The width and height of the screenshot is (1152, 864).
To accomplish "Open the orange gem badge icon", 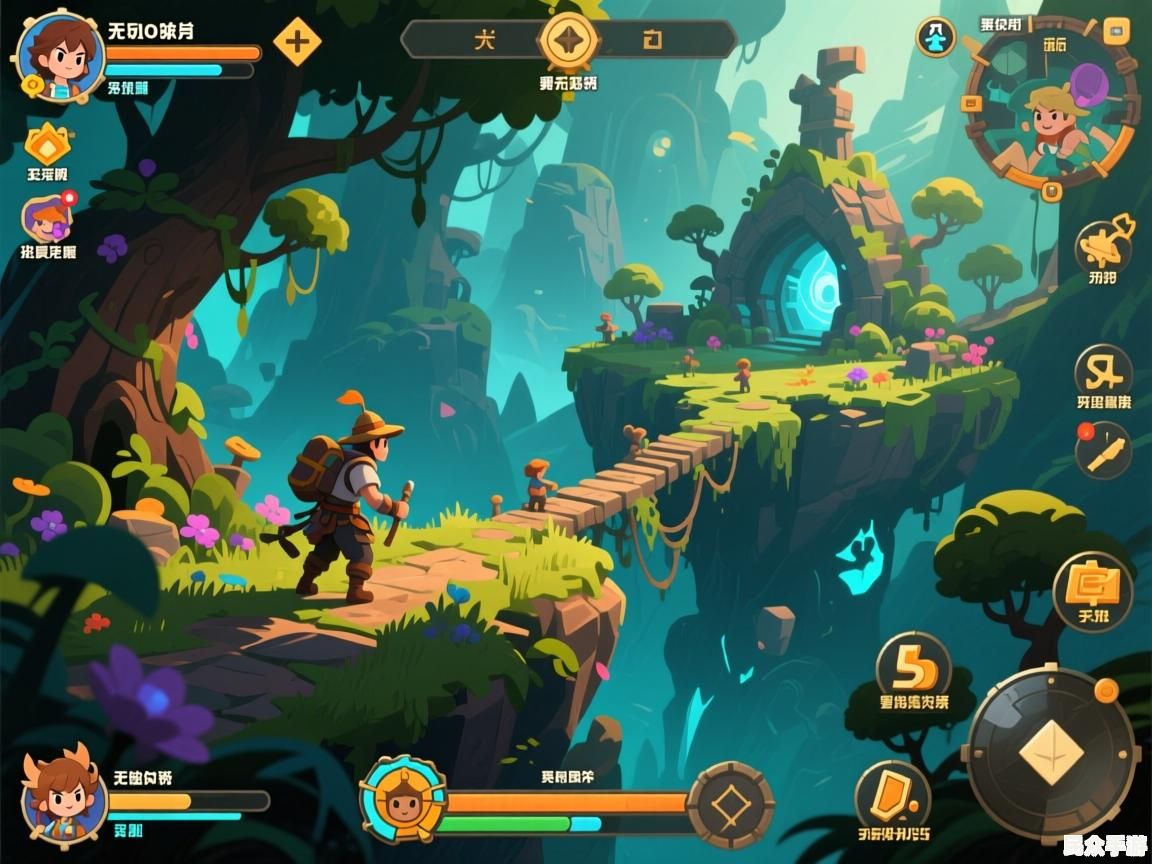I will tap(47, 146).
